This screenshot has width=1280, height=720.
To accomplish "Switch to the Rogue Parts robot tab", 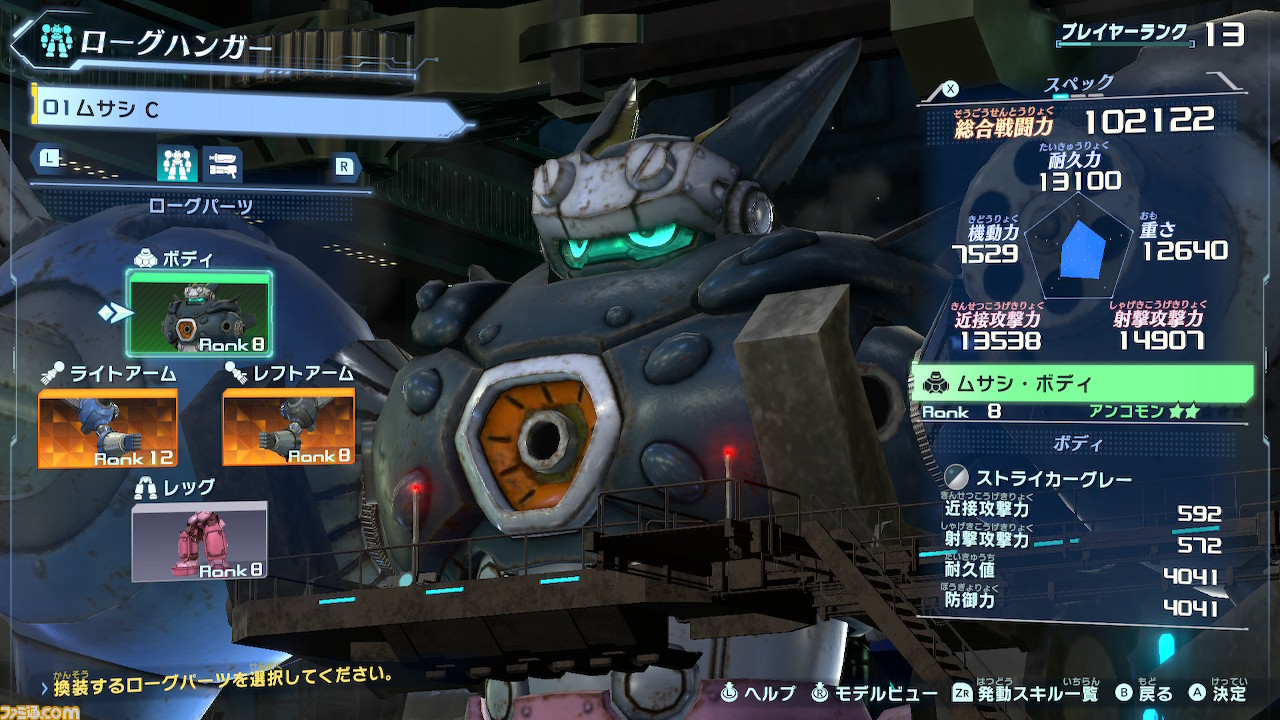I will (176, 163).
